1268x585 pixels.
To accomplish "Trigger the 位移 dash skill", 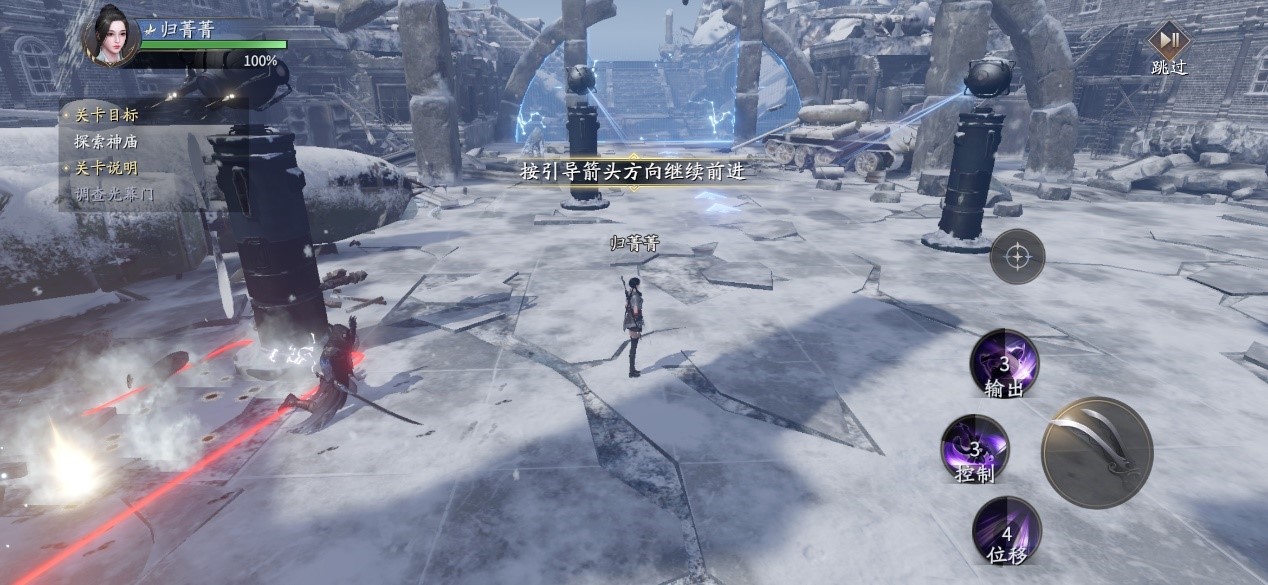I will click(1006, 530).
